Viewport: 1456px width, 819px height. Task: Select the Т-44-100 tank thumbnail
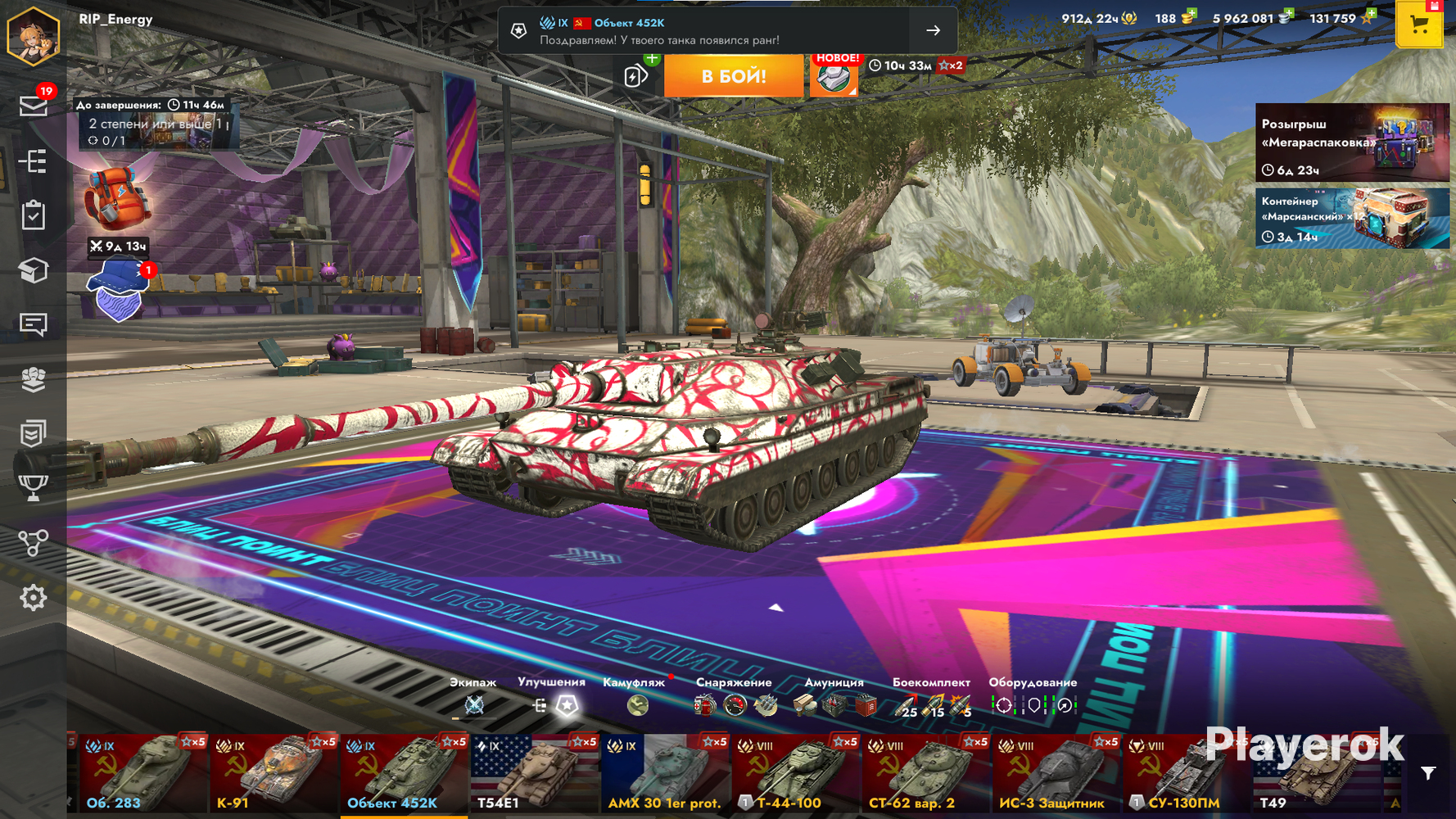(795, 774)
